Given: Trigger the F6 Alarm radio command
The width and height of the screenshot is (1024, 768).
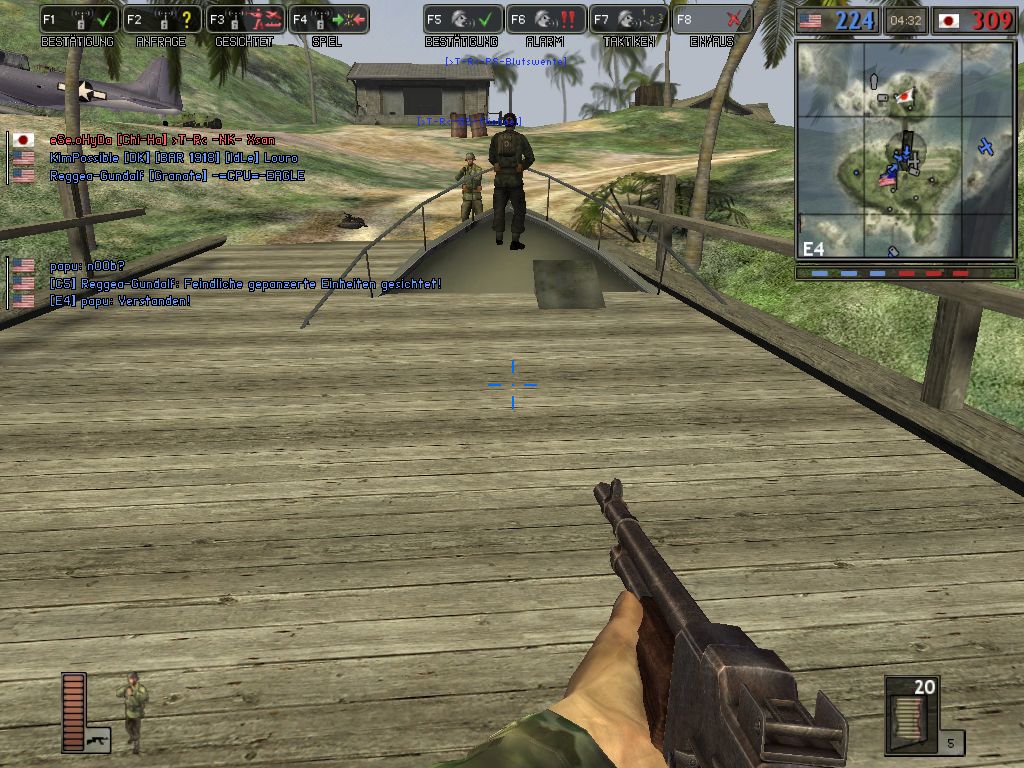Looking at the screenshot, I should [x=545, y=19].
